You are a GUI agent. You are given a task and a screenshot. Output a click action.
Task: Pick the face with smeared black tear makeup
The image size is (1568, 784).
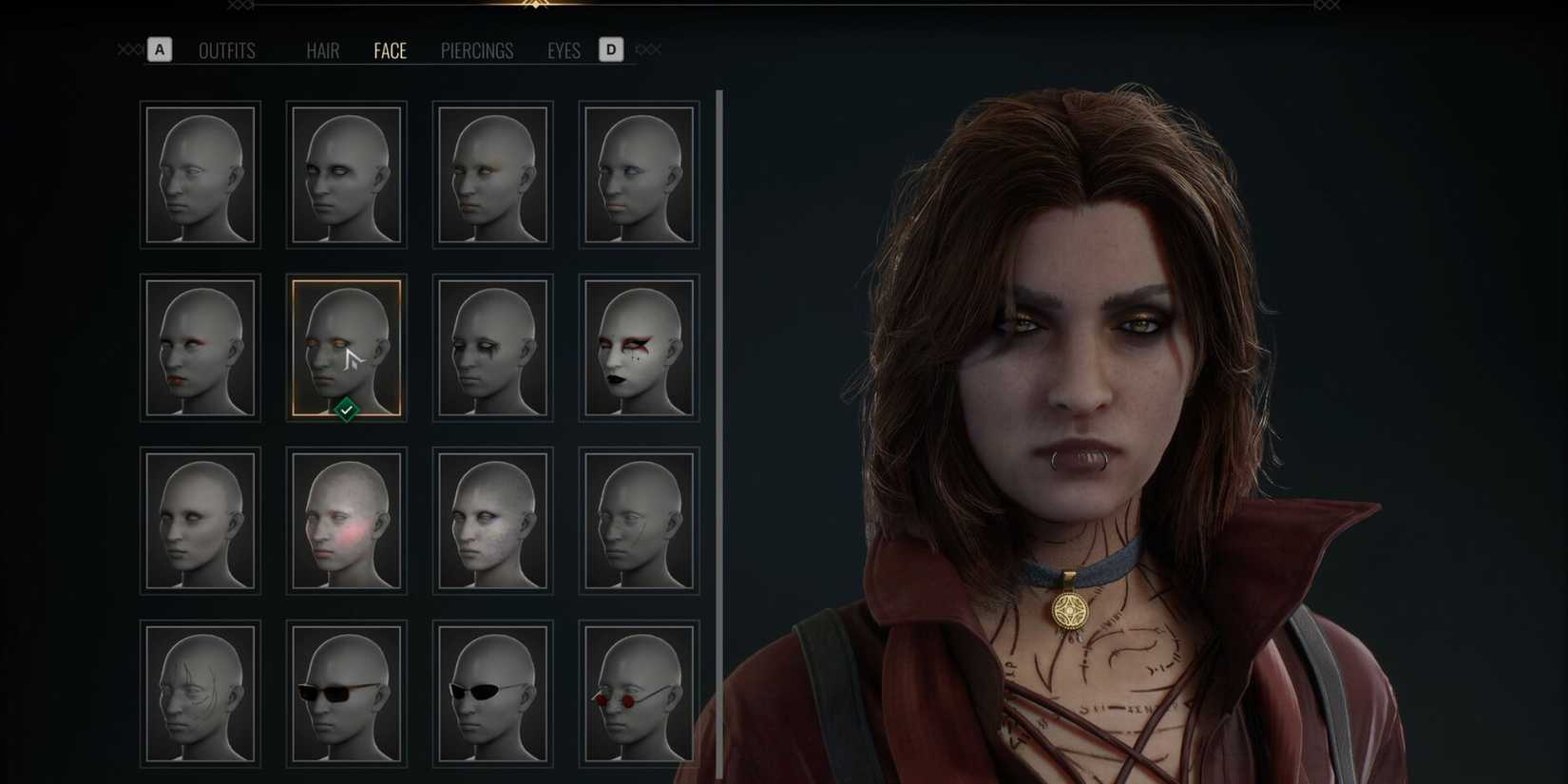(x=492, y=347)
